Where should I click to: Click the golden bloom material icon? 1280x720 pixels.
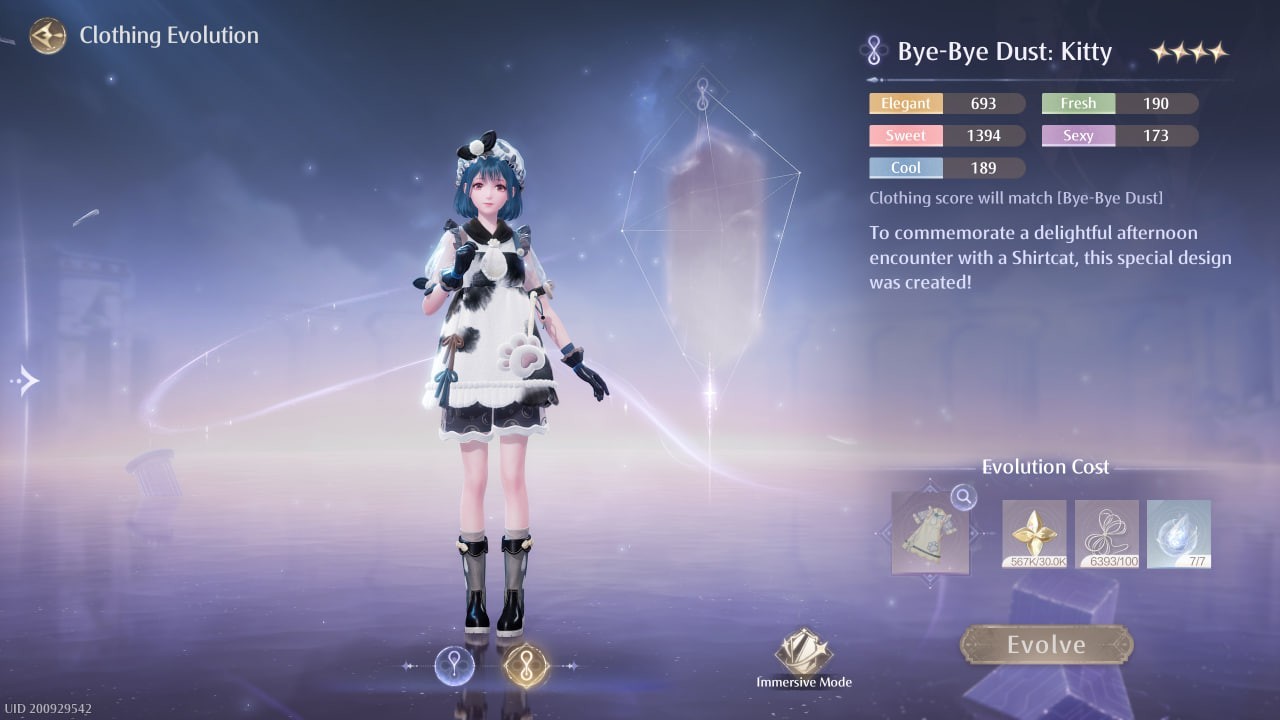[x=1033, y=533]
